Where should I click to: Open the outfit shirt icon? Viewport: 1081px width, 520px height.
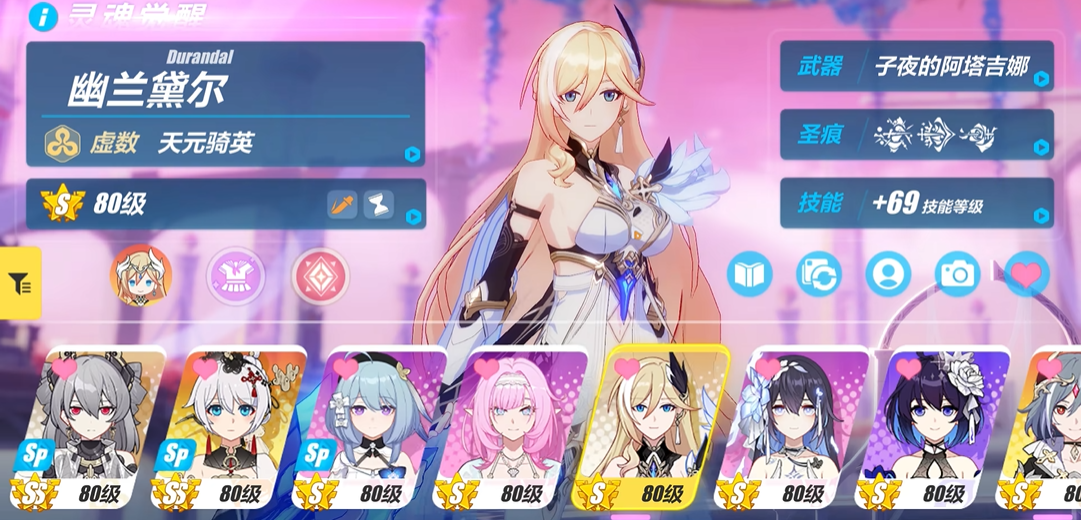(236, 276)
